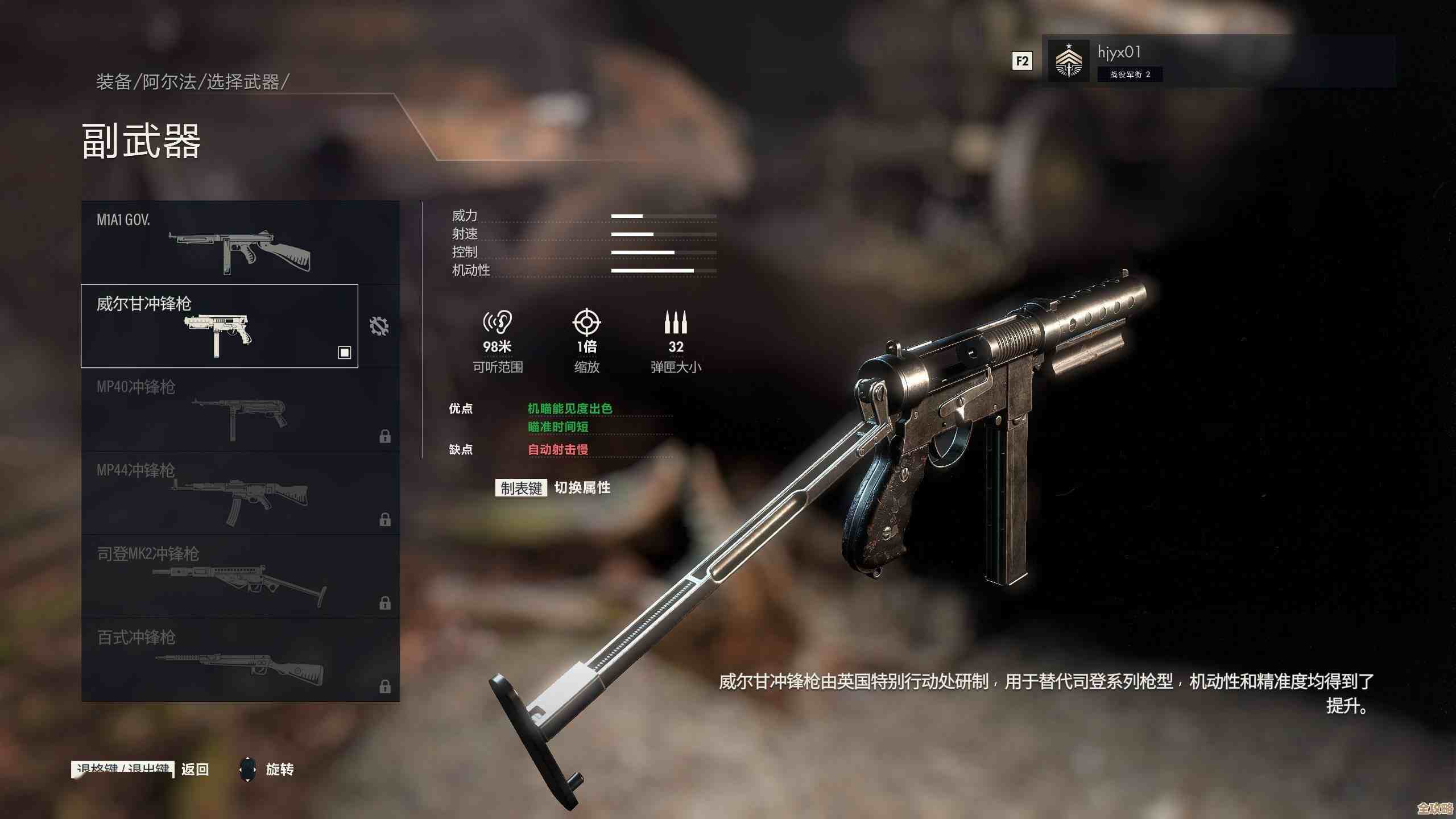Pick the locked MP44冲锋枪 entry
The height and width of the screenshot is (819, 1456).
tap(240, 493)
